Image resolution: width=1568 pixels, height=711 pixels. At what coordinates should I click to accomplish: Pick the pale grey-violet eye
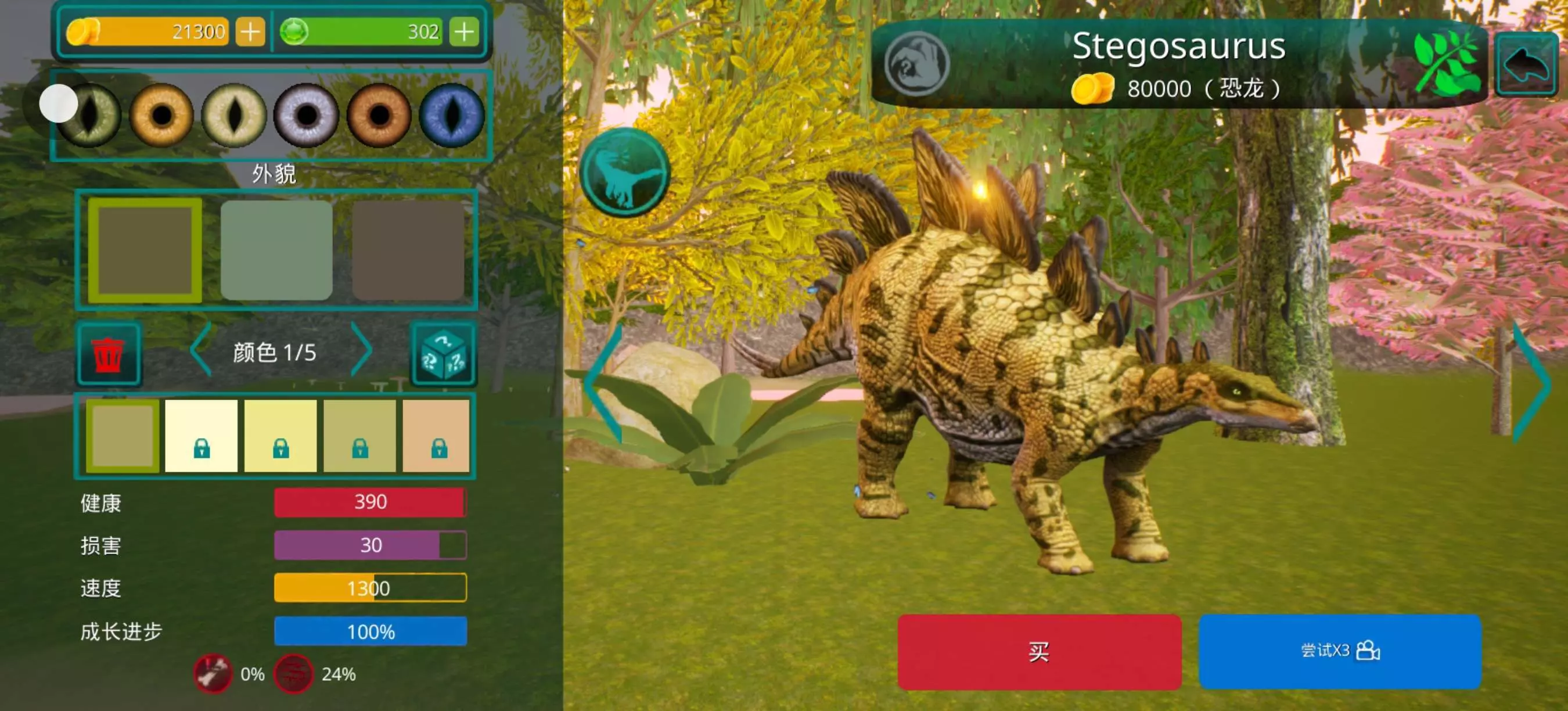click(x=306, y=114)
